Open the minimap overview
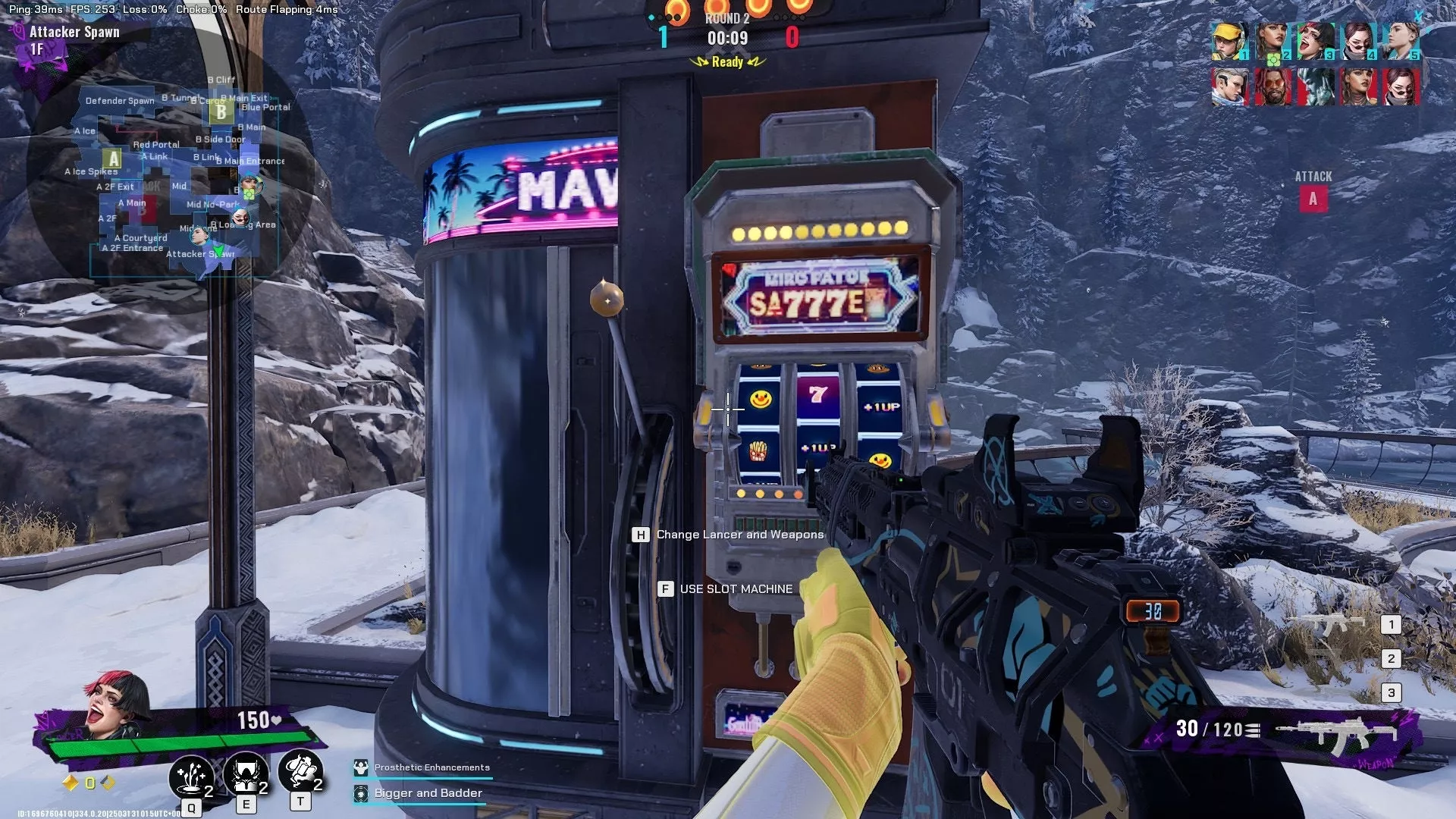The height and width of the screenshot is (819, 1456). click(171, 171)
